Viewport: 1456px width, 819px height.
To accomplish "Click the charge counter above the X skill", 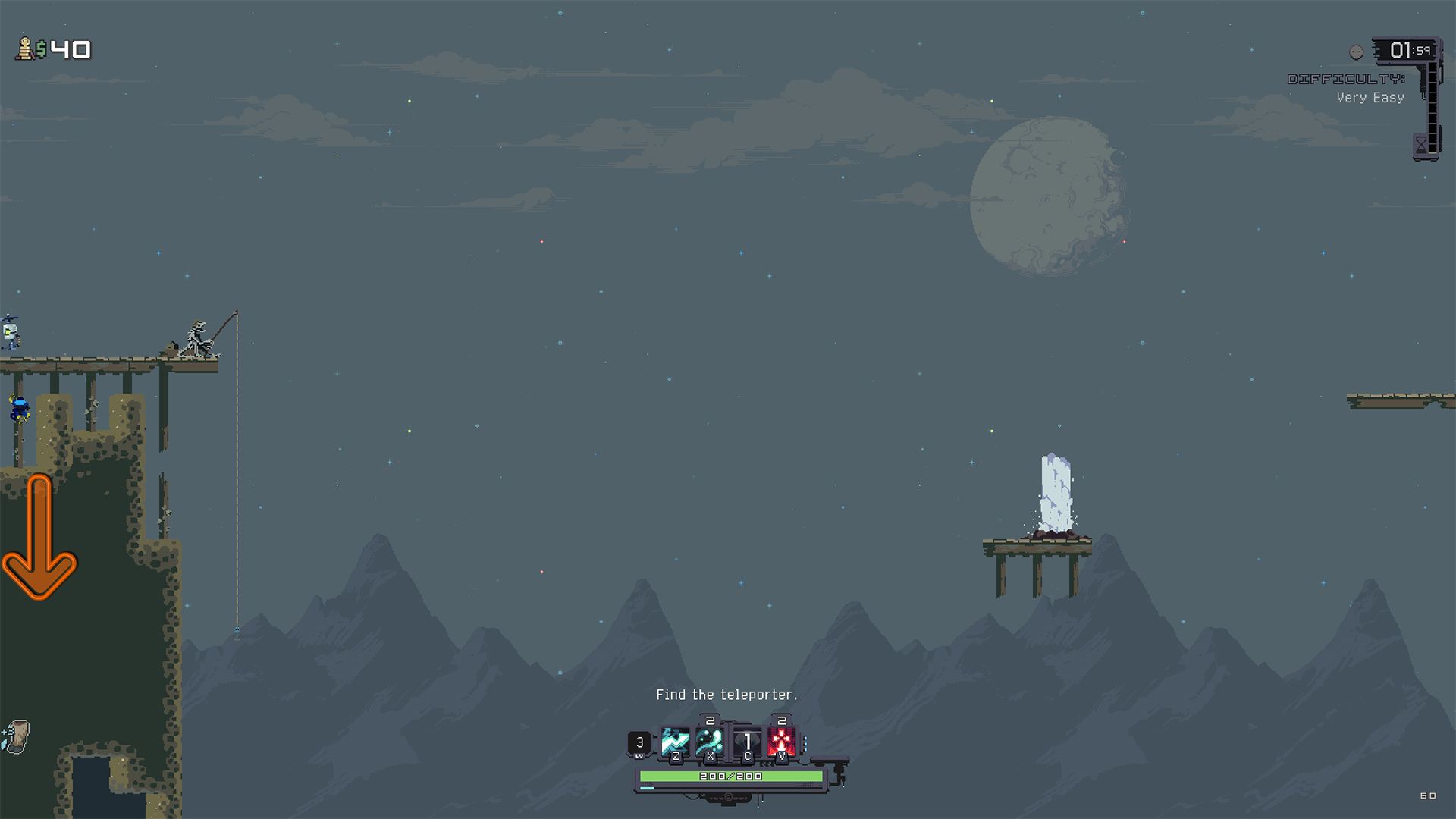I will (x=711, y=720).
